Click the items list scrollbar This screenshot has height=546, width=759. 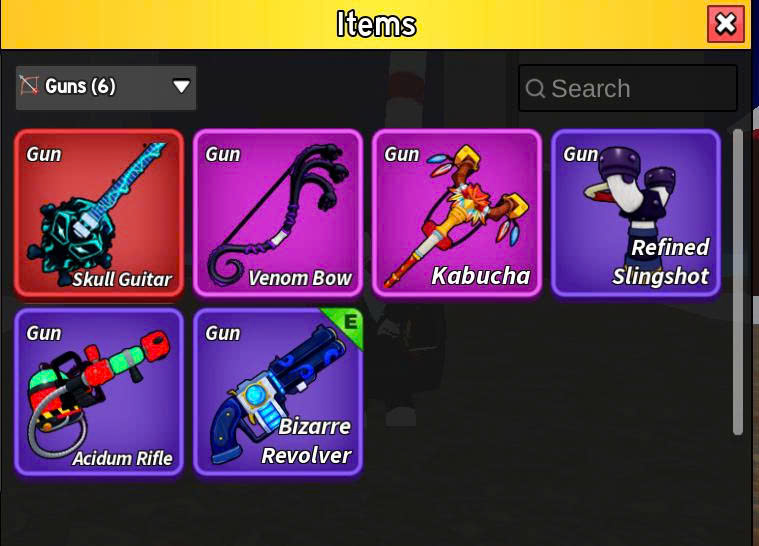coord(738,280)
